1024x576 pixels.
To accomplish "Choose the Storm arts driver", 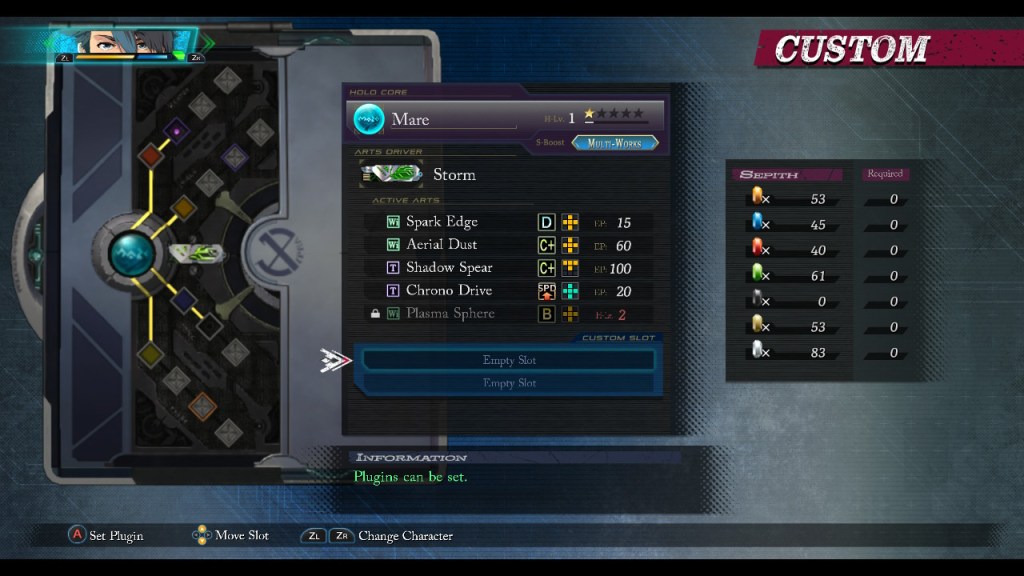I will pyautogui.click(x=454, y=175).
